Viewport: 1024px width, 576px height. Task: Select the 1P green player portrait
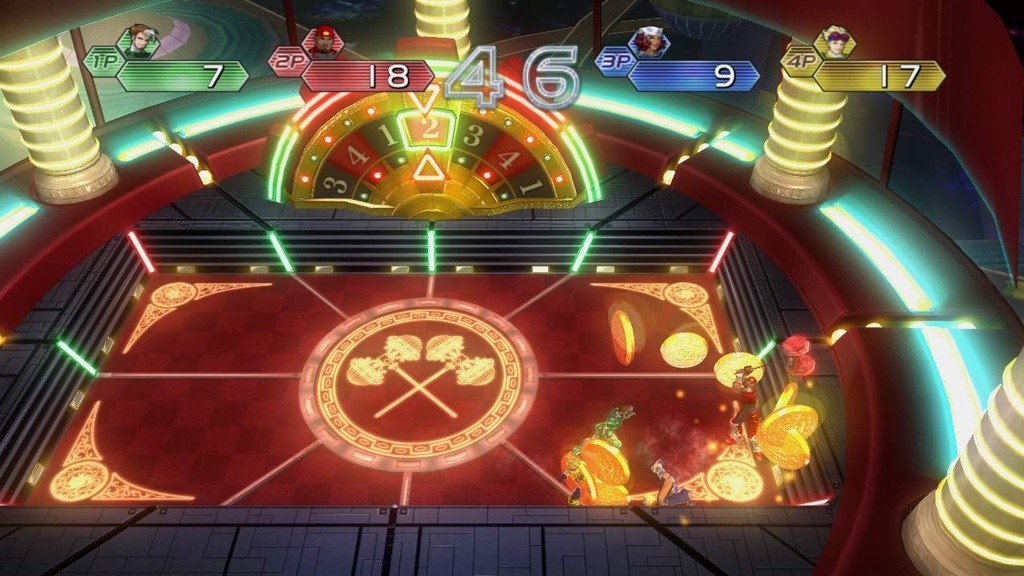[138, 42]
